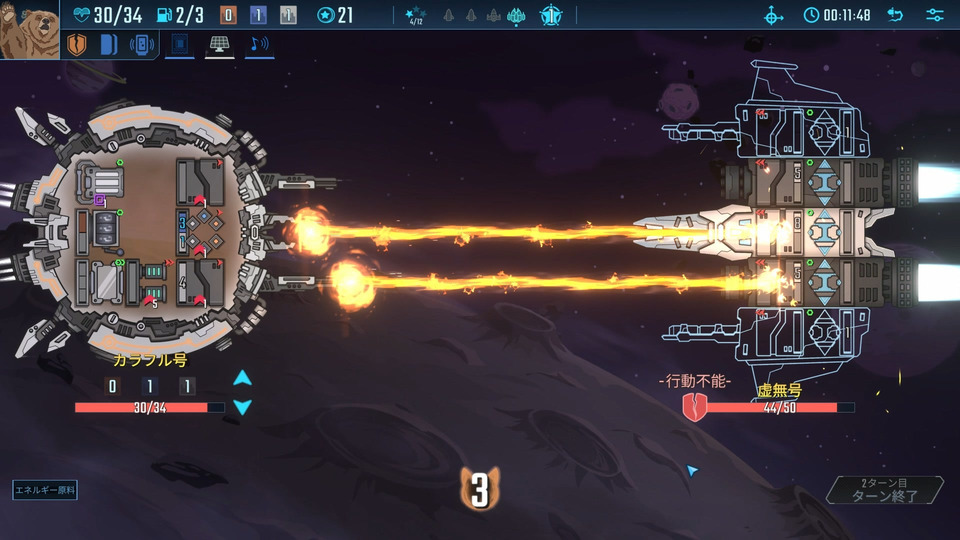Activate the vibrating device icon

click(143, 45)
